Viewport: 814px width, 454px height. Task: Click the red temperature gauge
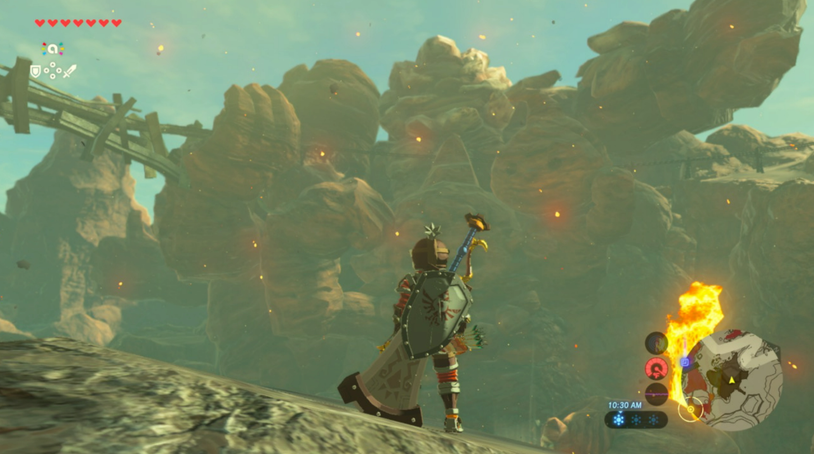pos(656,368)
